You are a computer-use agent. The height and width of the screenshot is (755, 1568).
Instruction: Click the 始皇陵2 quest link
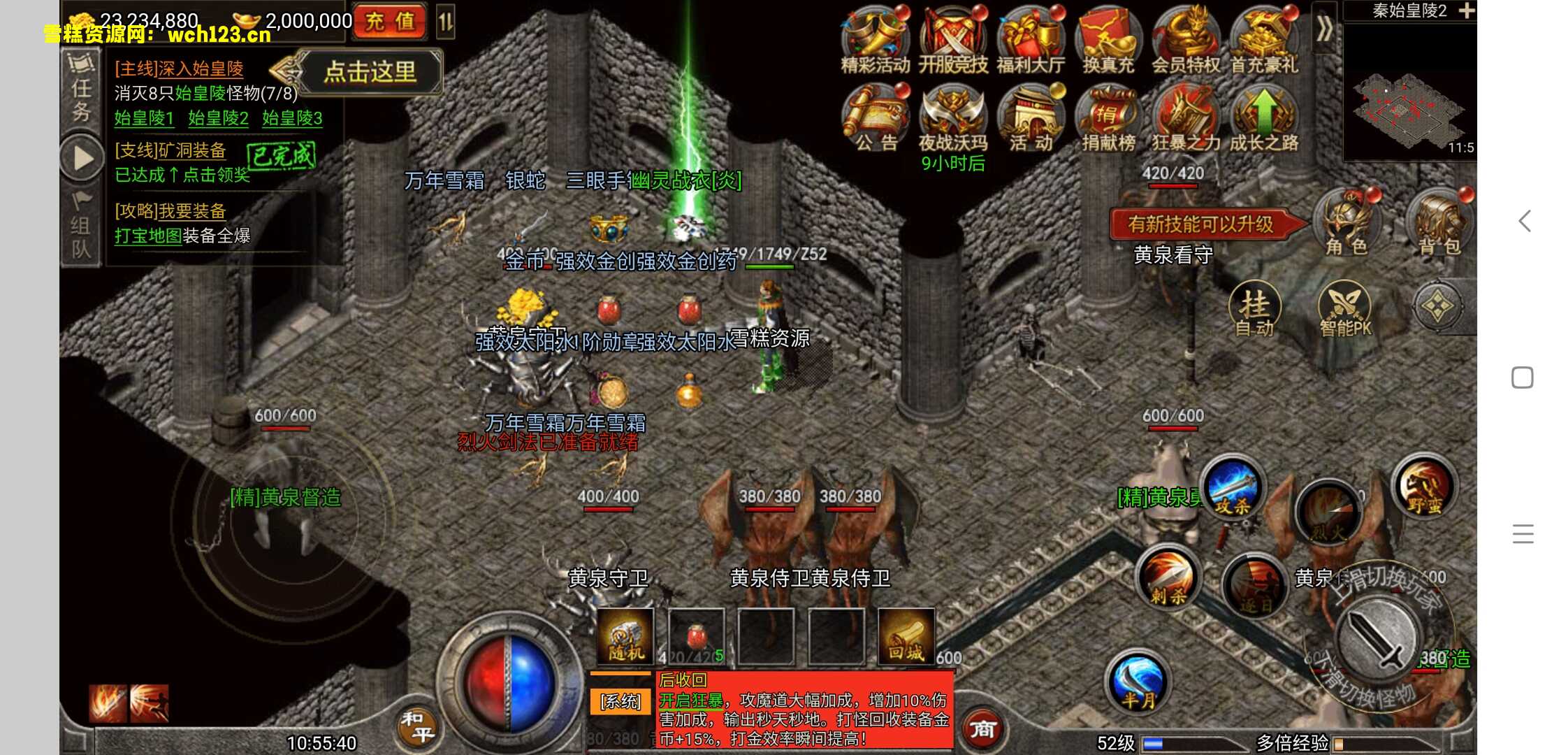[219, 119]
